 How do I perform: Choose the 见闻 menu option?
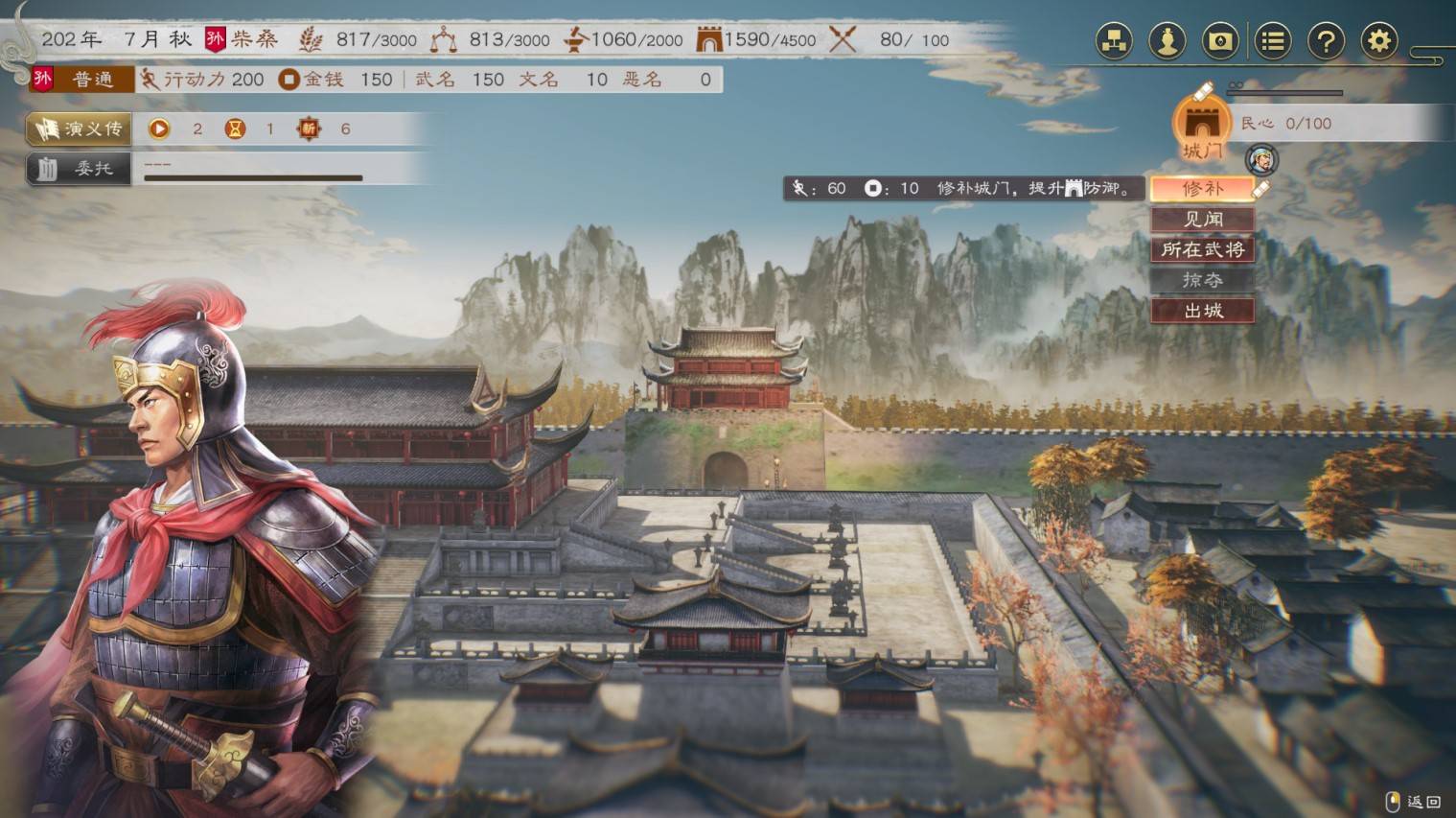1202,220
